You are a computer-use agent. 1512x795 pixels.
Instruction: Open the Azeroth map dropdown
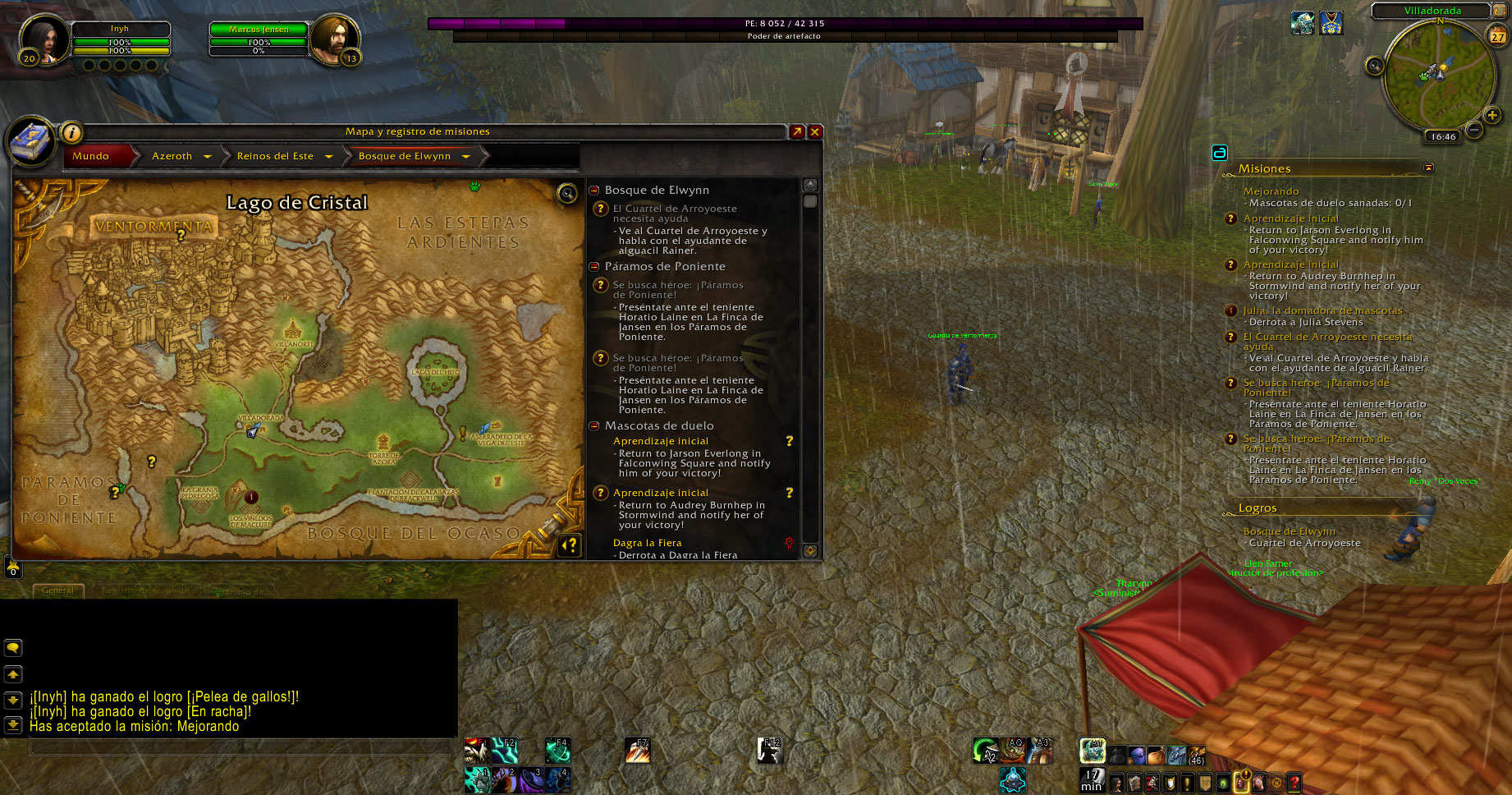coord(207,156)
